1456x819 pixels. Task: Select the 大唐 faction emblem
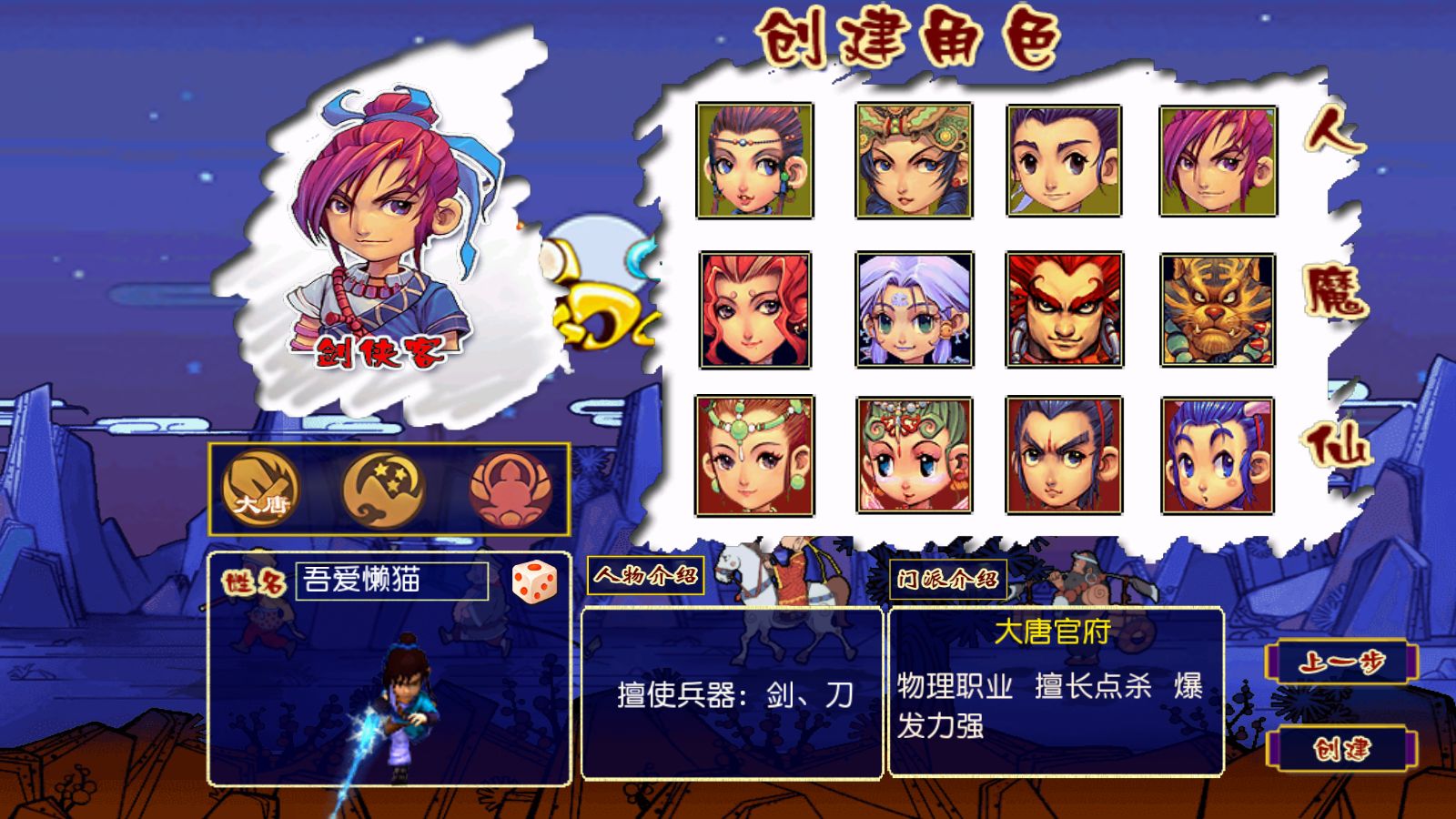(260, 489)
